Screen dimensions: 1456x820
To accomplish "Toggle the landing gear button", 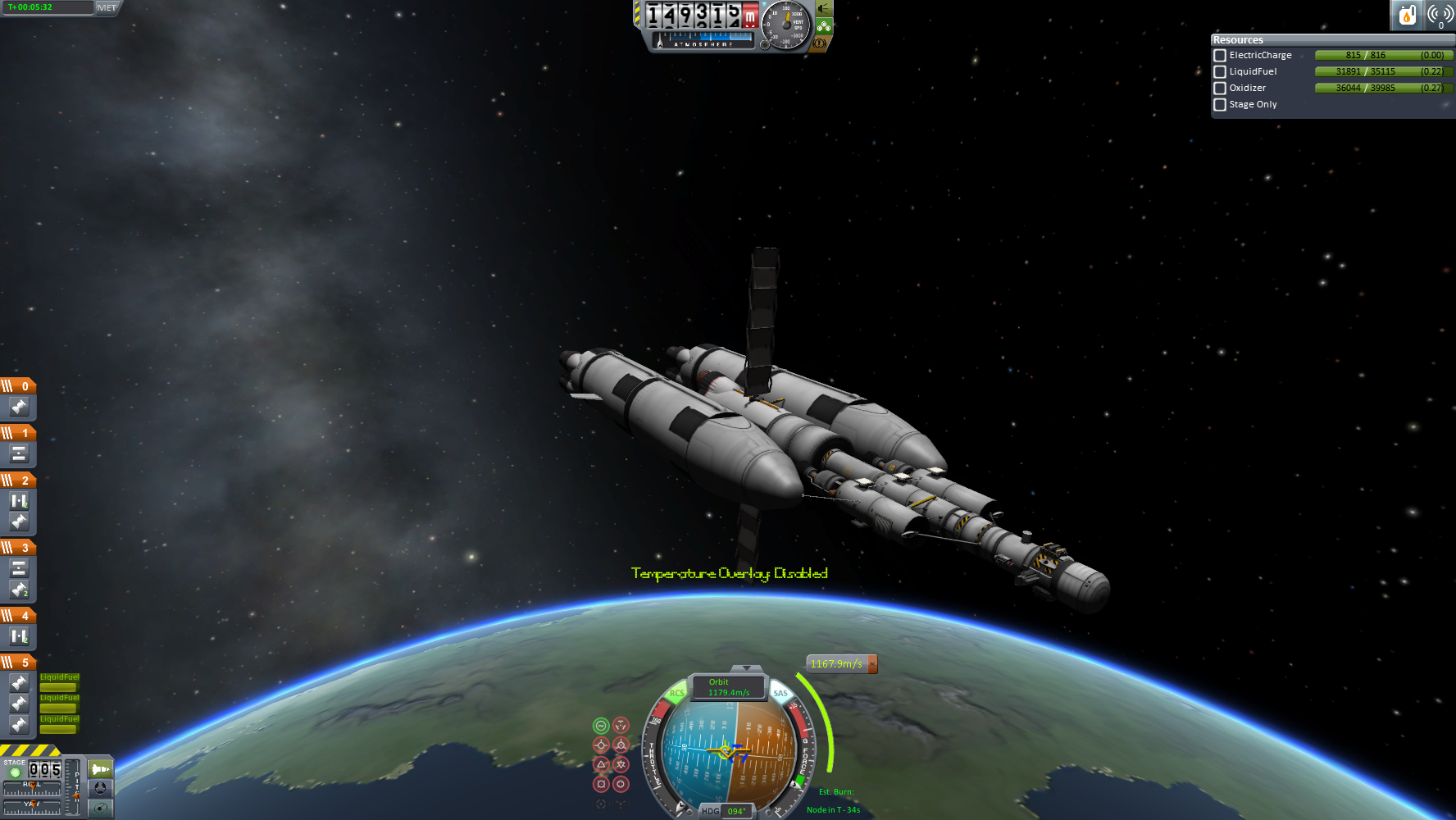I will [824, 26].
